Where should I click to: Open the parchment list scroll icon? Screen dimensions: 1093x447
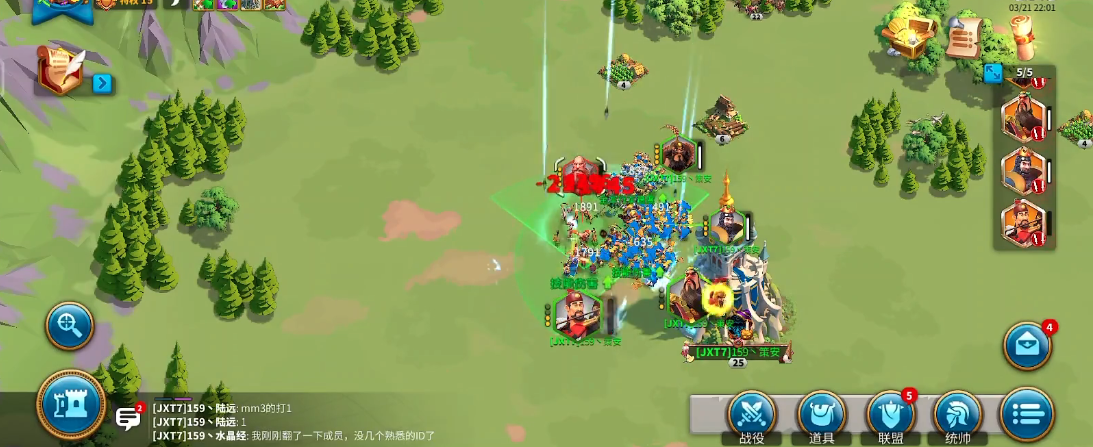pos(963,38)
